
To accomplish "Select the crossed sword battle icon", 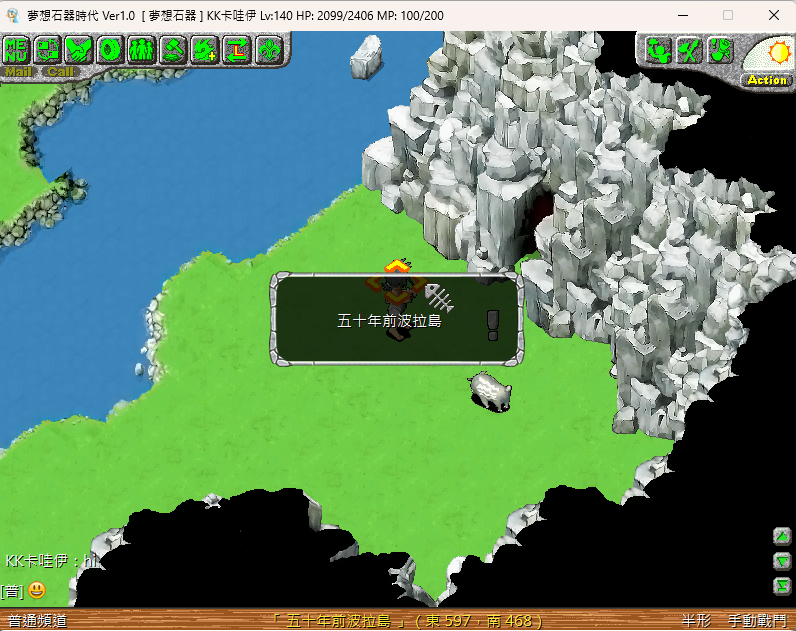I will click(x=688, y=49).
